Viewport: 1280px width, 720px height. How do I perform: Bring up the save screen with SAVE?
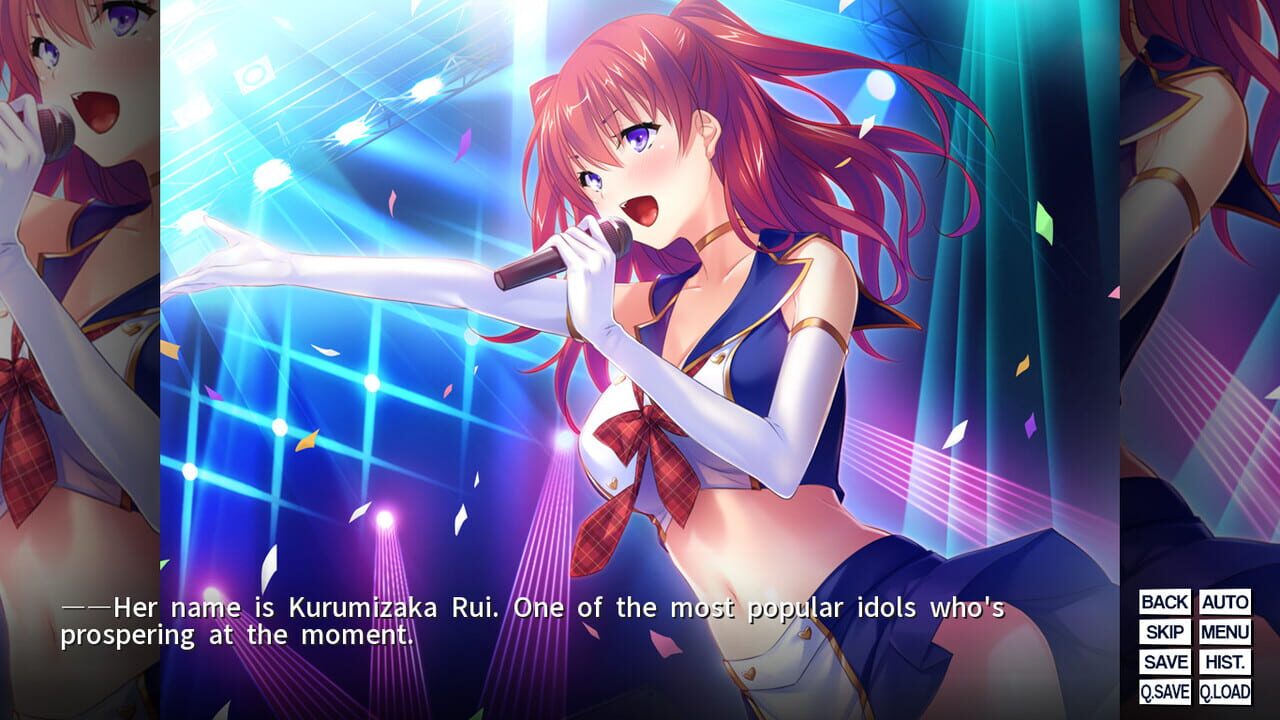[1163, 661]
